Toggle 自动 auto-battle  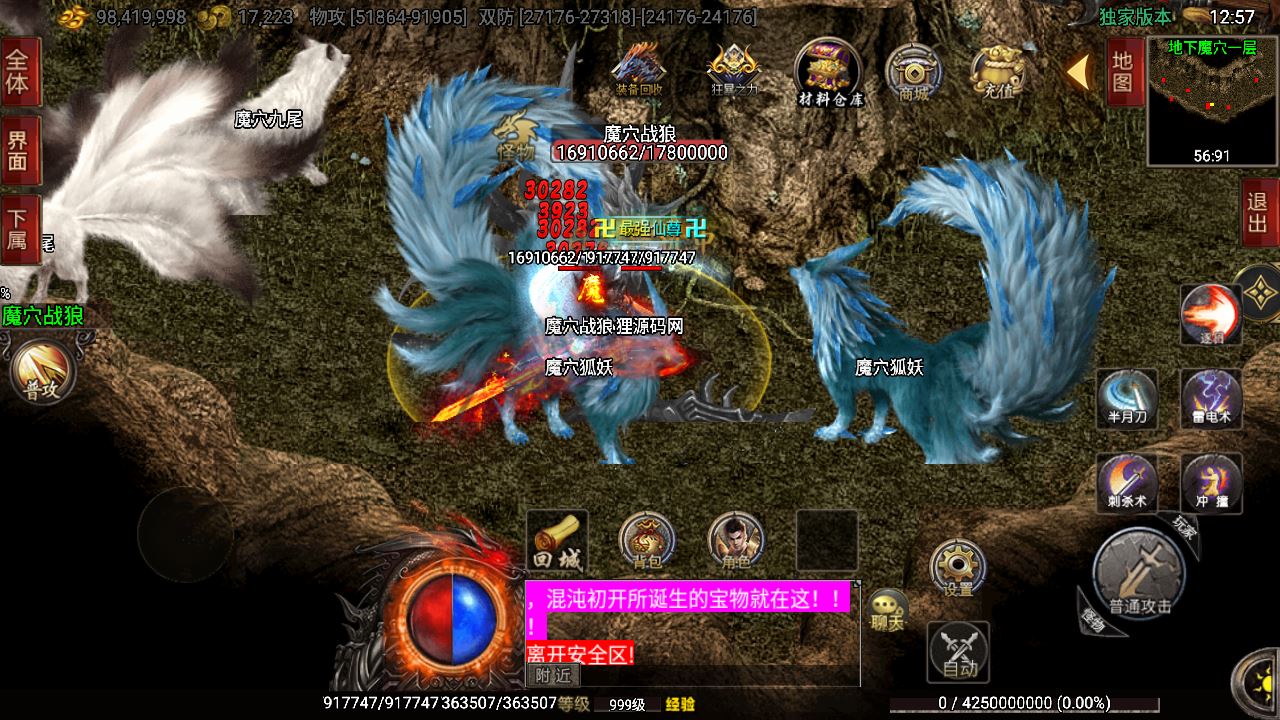pyautogui.click(x=958, y=652)
